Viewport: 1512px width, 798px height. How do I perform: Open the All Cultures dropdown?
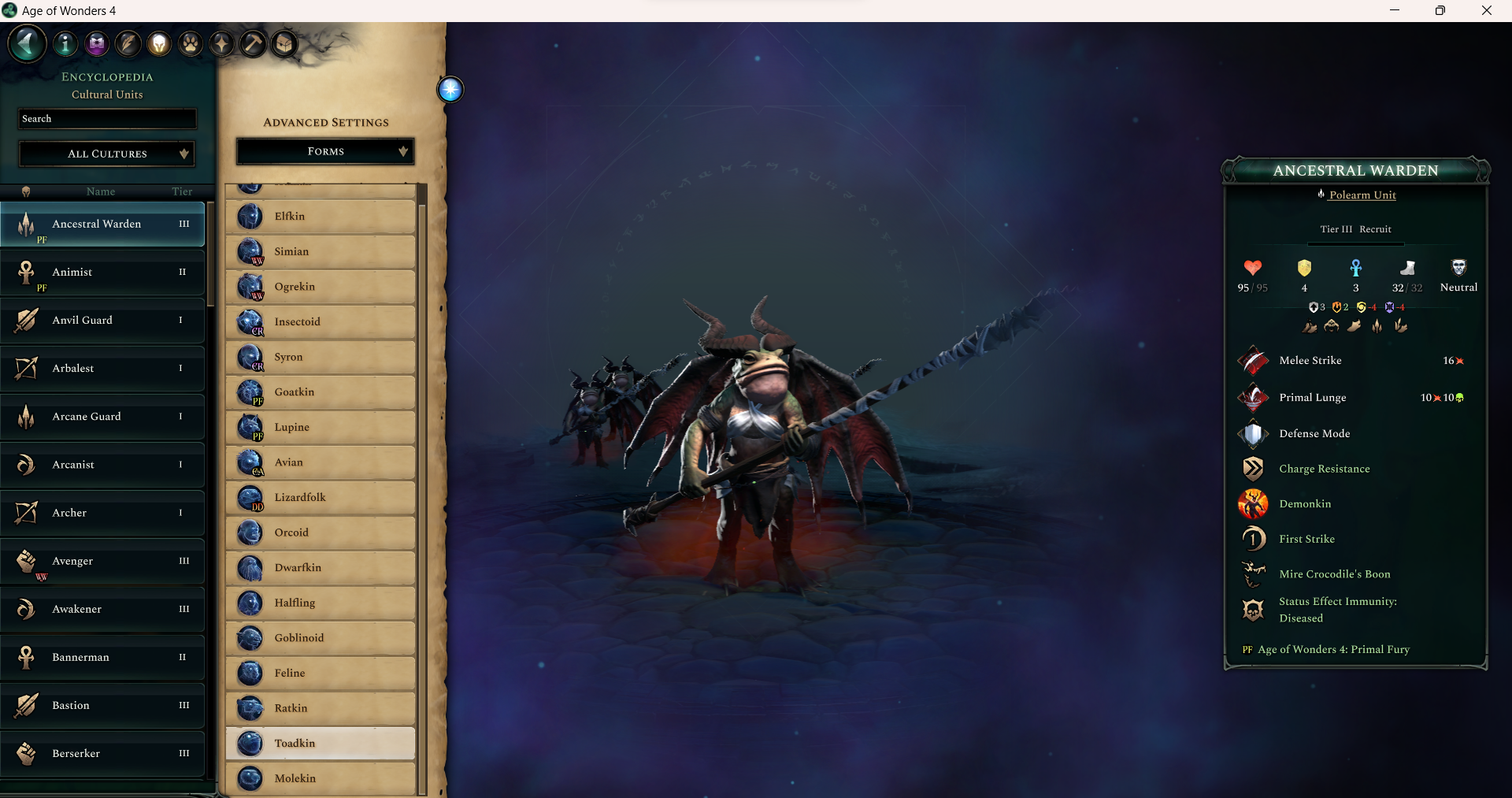click(x=106, y=154)
